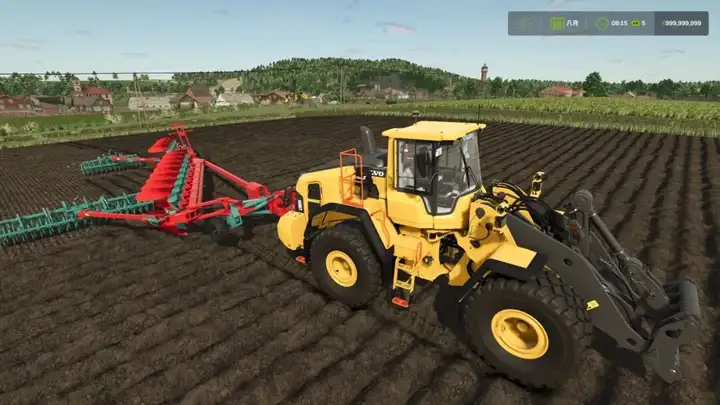Screen dimensions: 720x405
Task: Select the game clock icon
Action: [x=604, y=23]
